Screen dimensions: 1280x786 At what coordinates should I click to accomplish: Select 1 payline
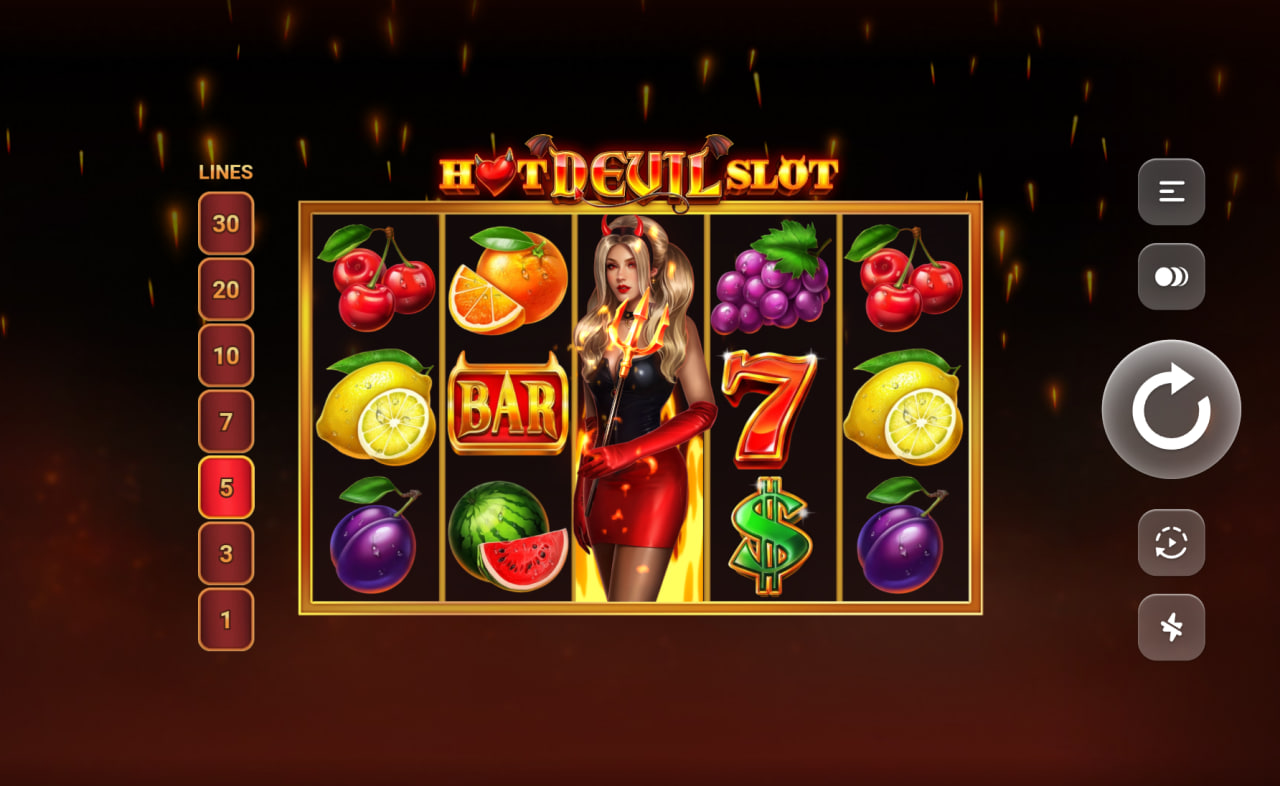[227, 620]
